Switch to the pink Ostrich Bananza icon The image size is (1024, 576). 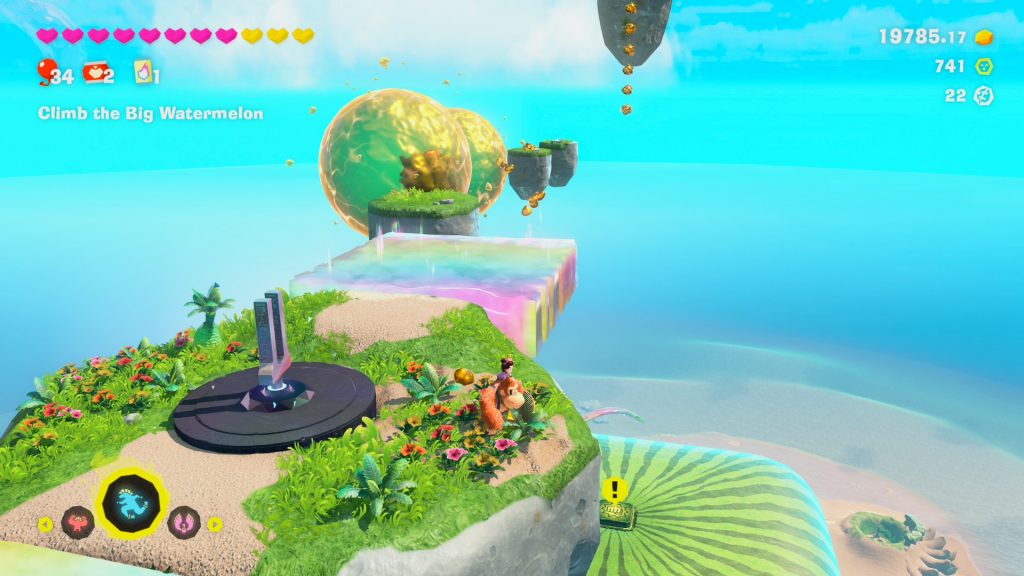[183, 522]
